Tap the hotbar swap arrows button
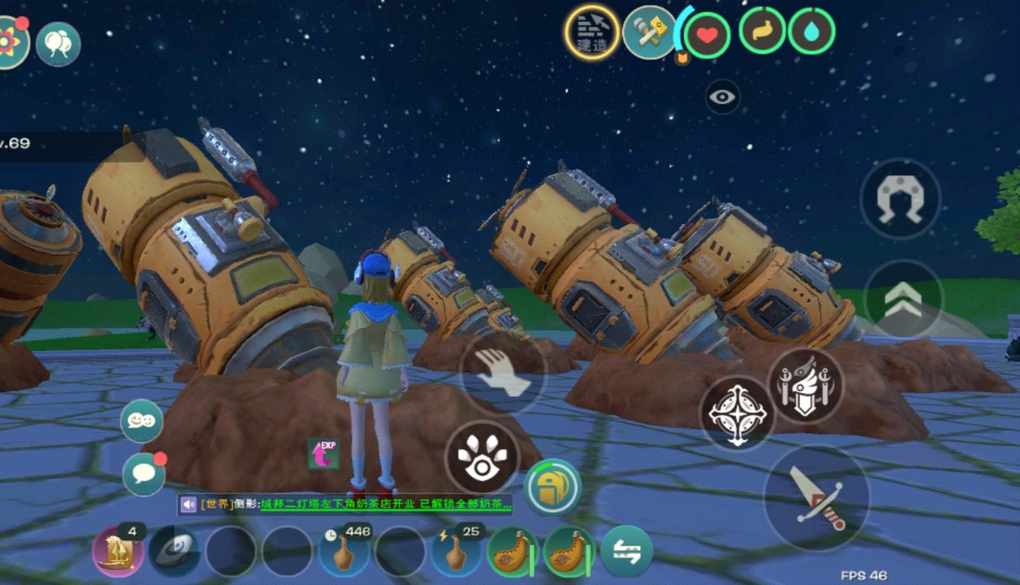The width and height of the screenshot is (1020, 585). click(627, 551)
